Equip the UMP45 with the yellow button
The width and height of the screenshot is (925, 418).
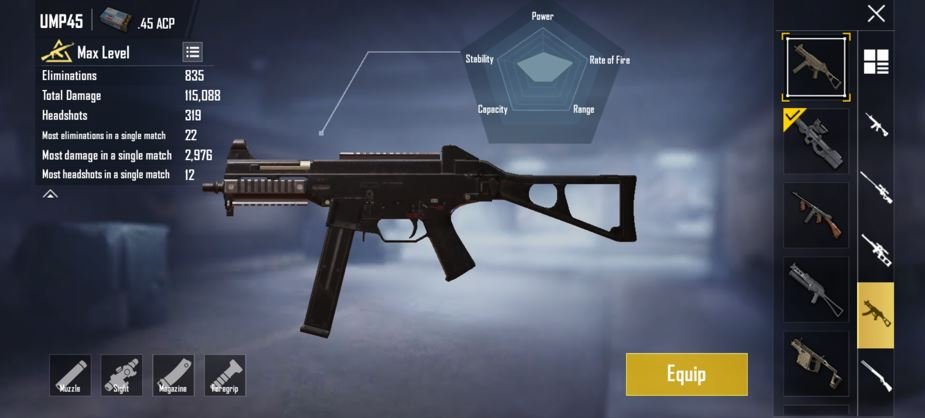pos(686,374)
